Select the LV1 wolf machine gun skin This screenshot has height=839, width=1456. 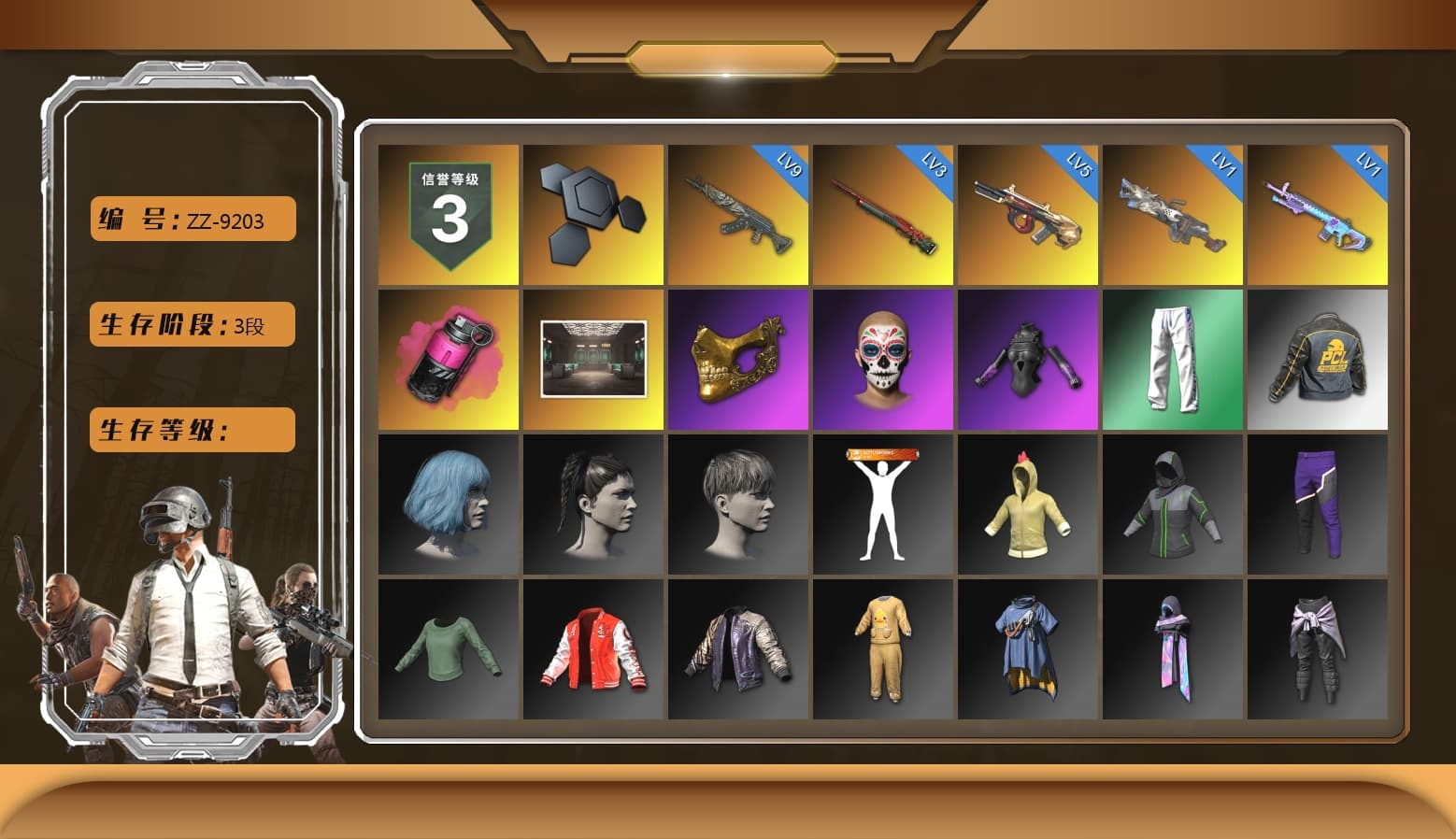(x=1172, y=213)
